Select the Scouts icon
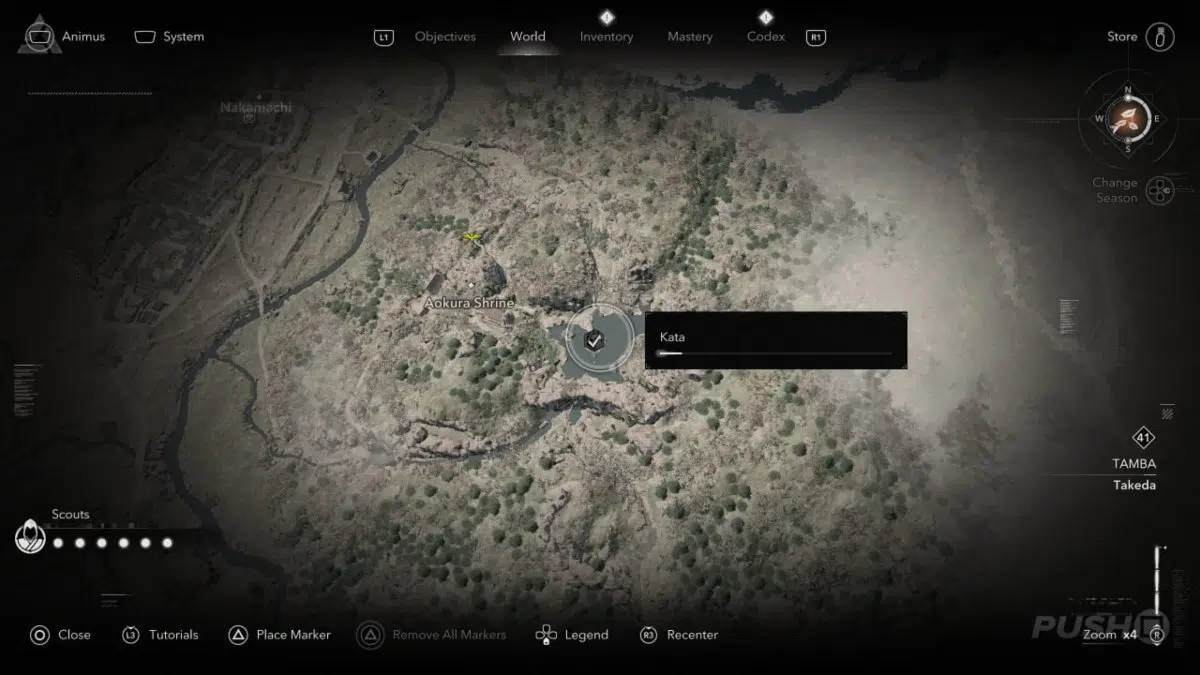1200x675 pixels. click(30, 538)
